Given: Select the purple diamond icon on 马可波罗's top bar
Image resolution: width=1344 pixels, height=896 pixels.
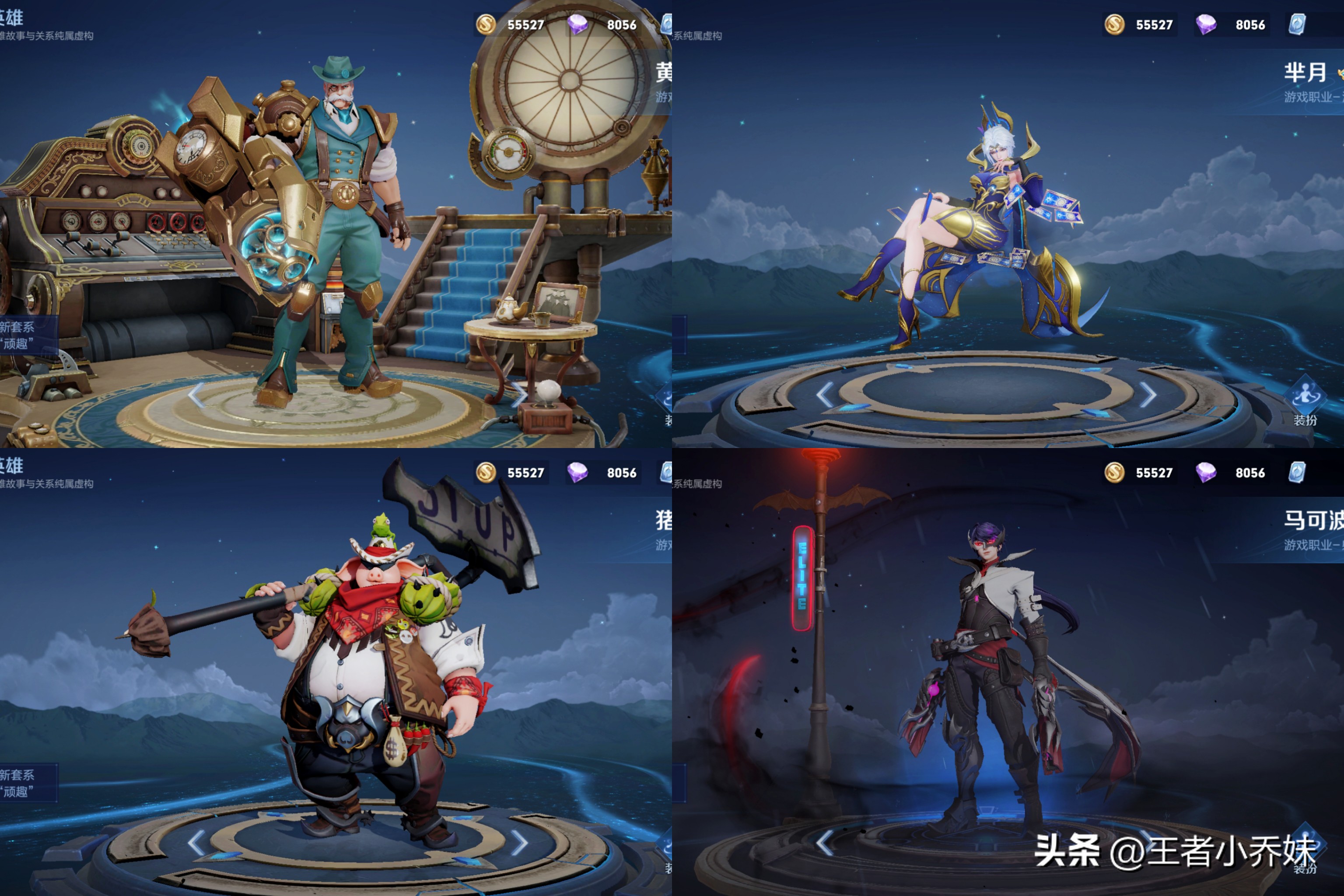Looking at the screenshot, I should 1207,473.
